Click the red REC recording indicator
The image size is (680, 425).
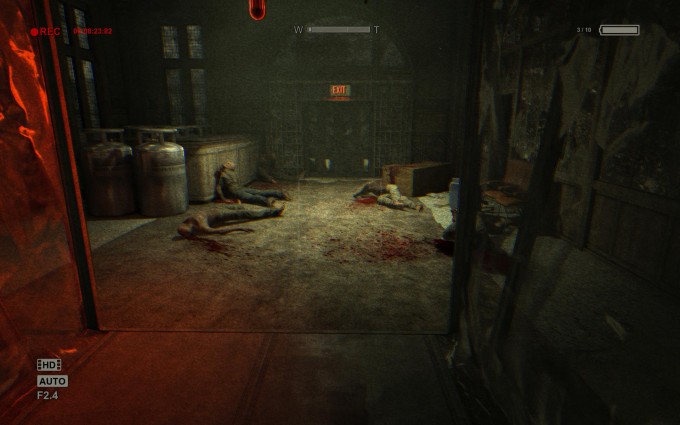pos(46,31)
